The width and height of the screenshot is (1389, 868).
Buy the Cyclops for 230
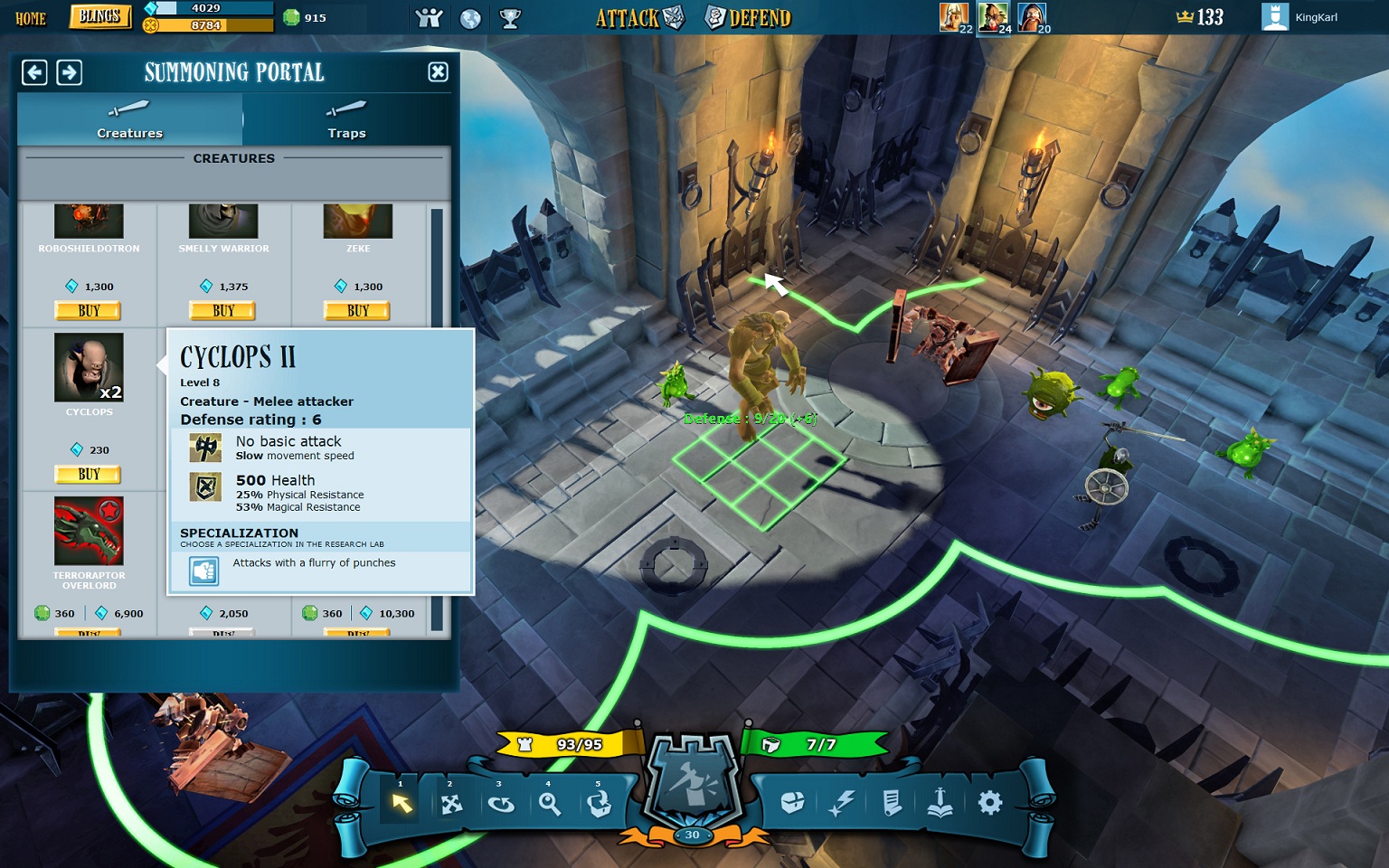pos(89,475)
